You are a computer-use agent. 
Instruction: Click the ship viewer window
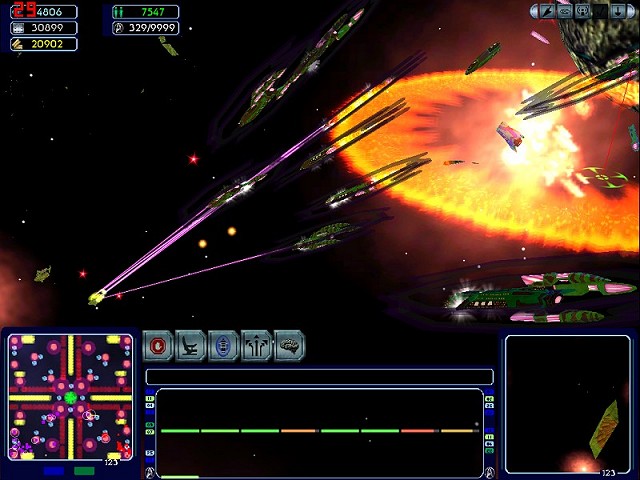pyautogui.click(x=567, y=404)
